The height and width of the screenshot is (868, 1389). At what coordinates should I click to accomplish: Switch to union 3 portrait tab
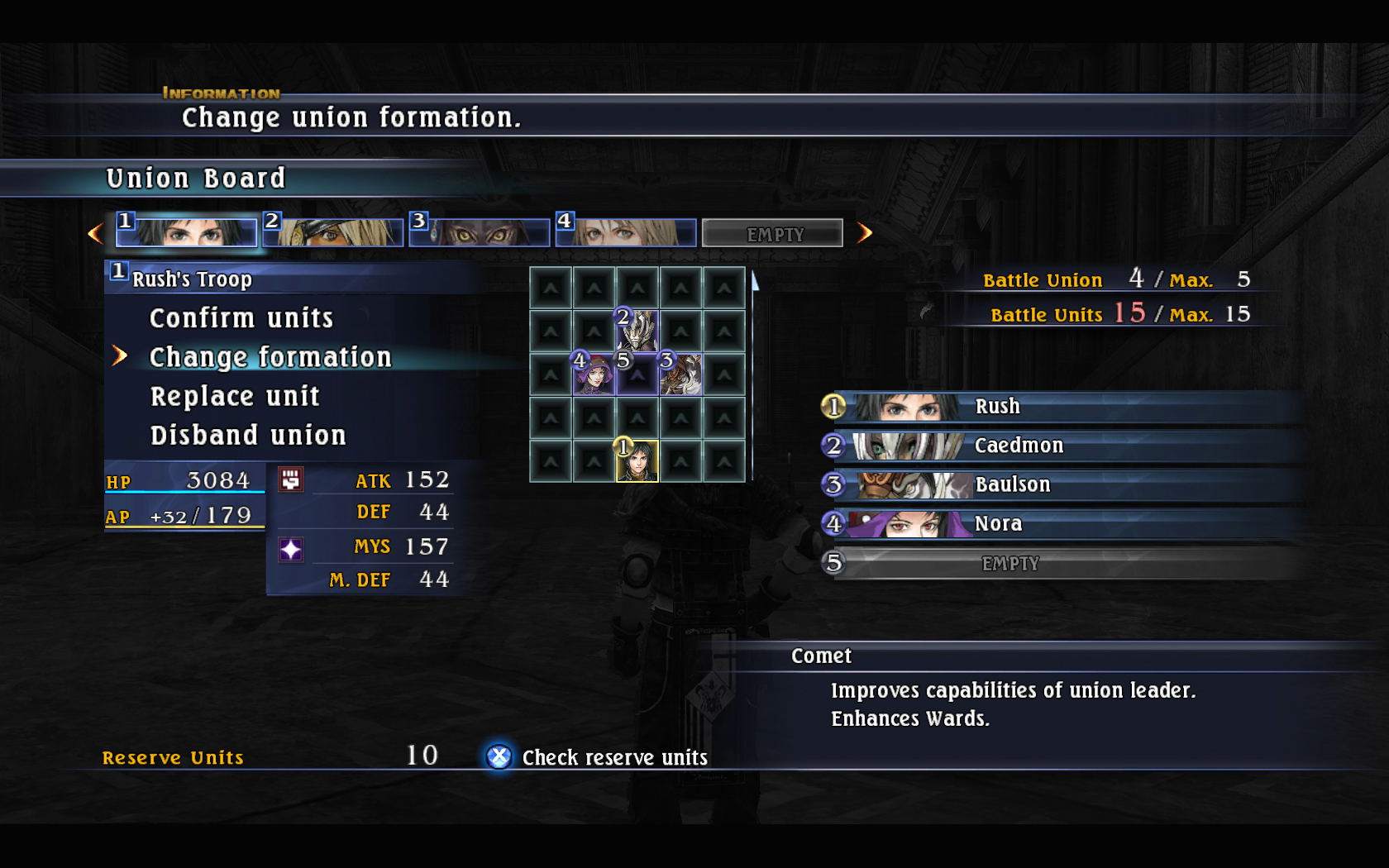tap(480, 232)
